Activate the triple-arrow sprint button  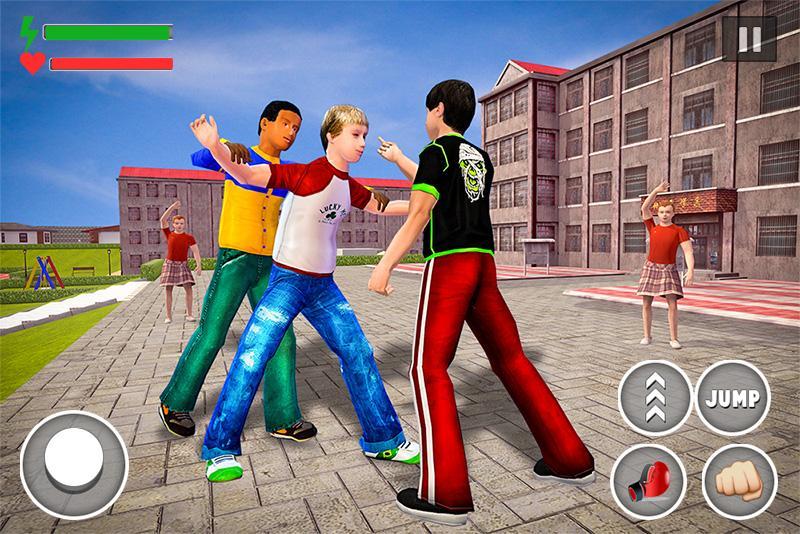[655, 397]
